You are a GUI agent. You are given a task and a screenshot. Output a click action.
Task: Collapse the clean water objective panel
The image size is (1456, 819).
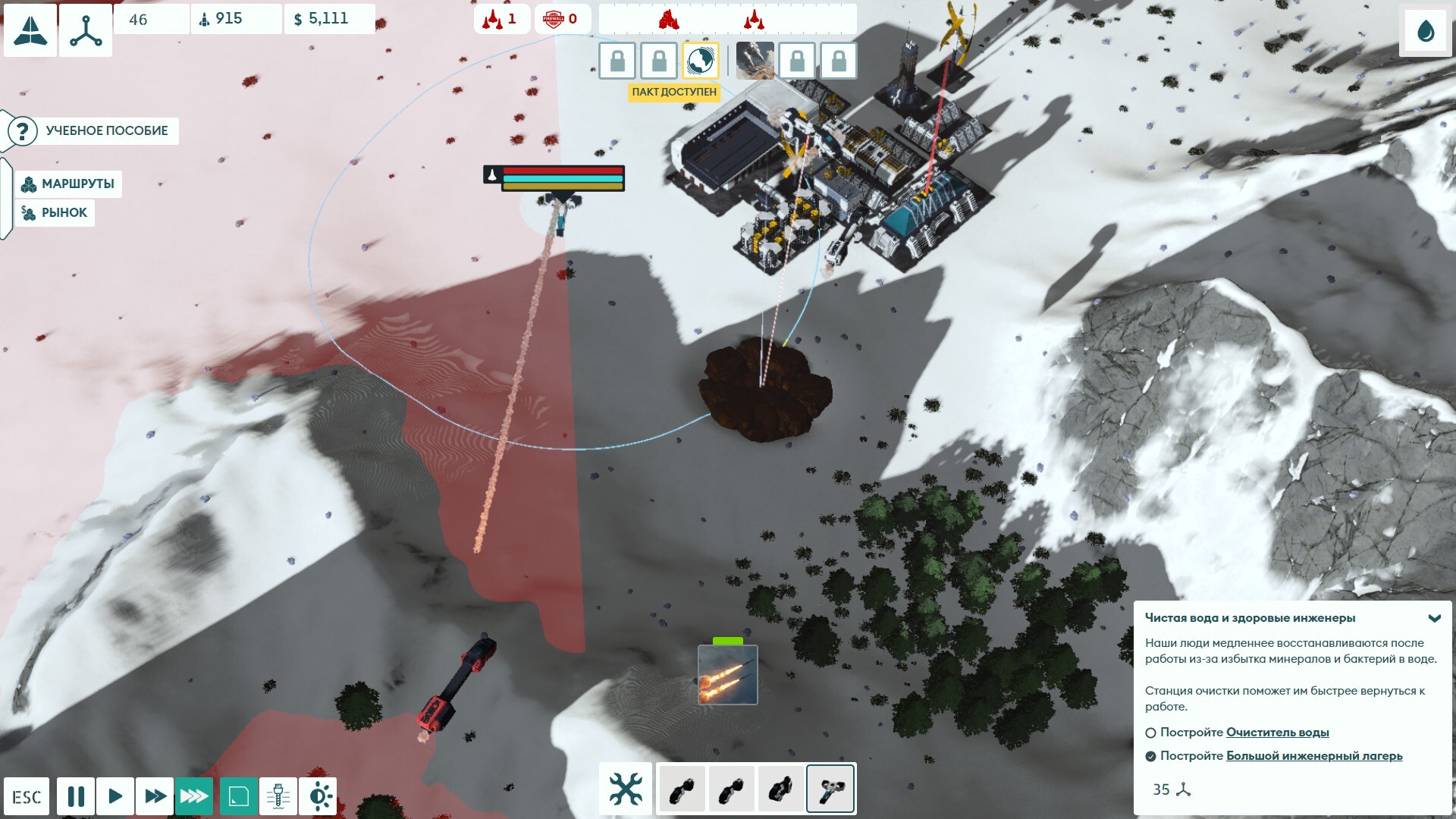(1434, 618)
